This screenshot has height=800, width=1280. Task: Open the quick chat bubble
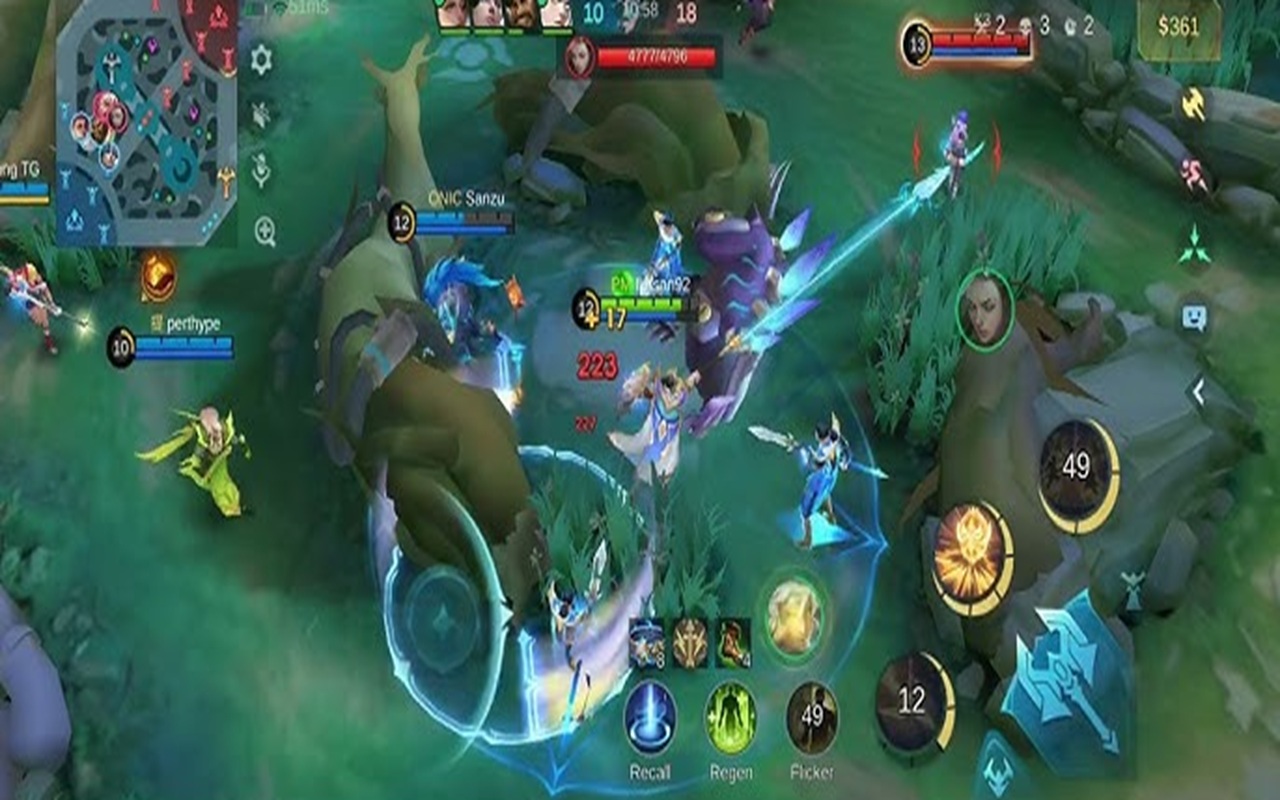(1193, 315)
